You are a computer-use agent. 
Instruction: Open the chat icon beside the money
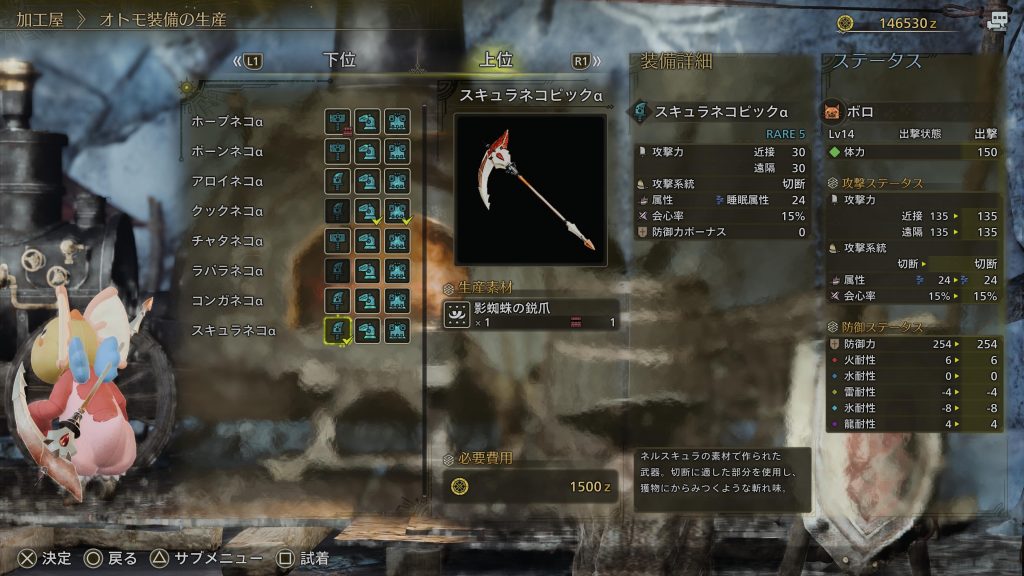[x=996, y=21]
